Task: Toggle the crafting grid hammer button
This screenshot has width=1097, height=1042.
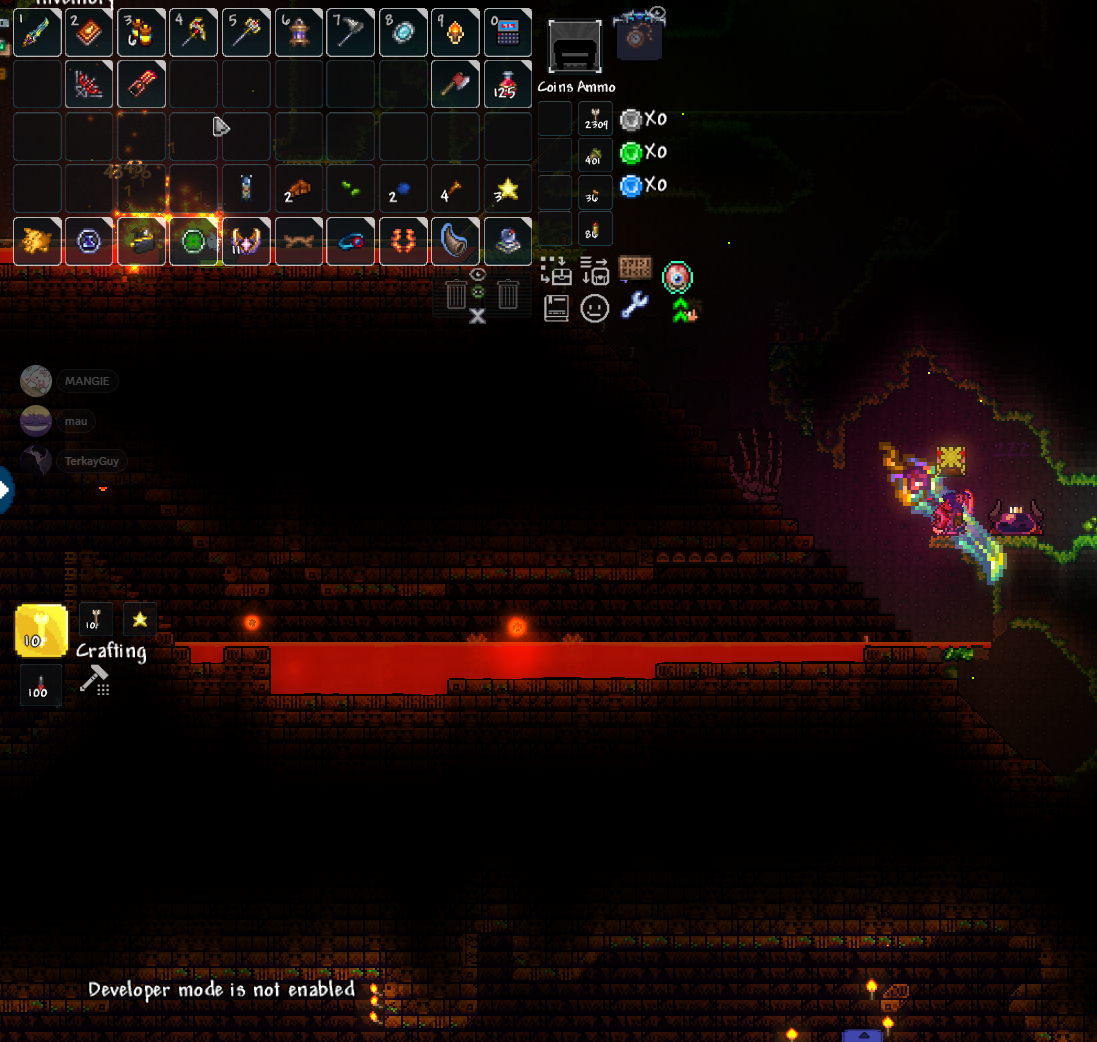Action: (x=94, y=681)
